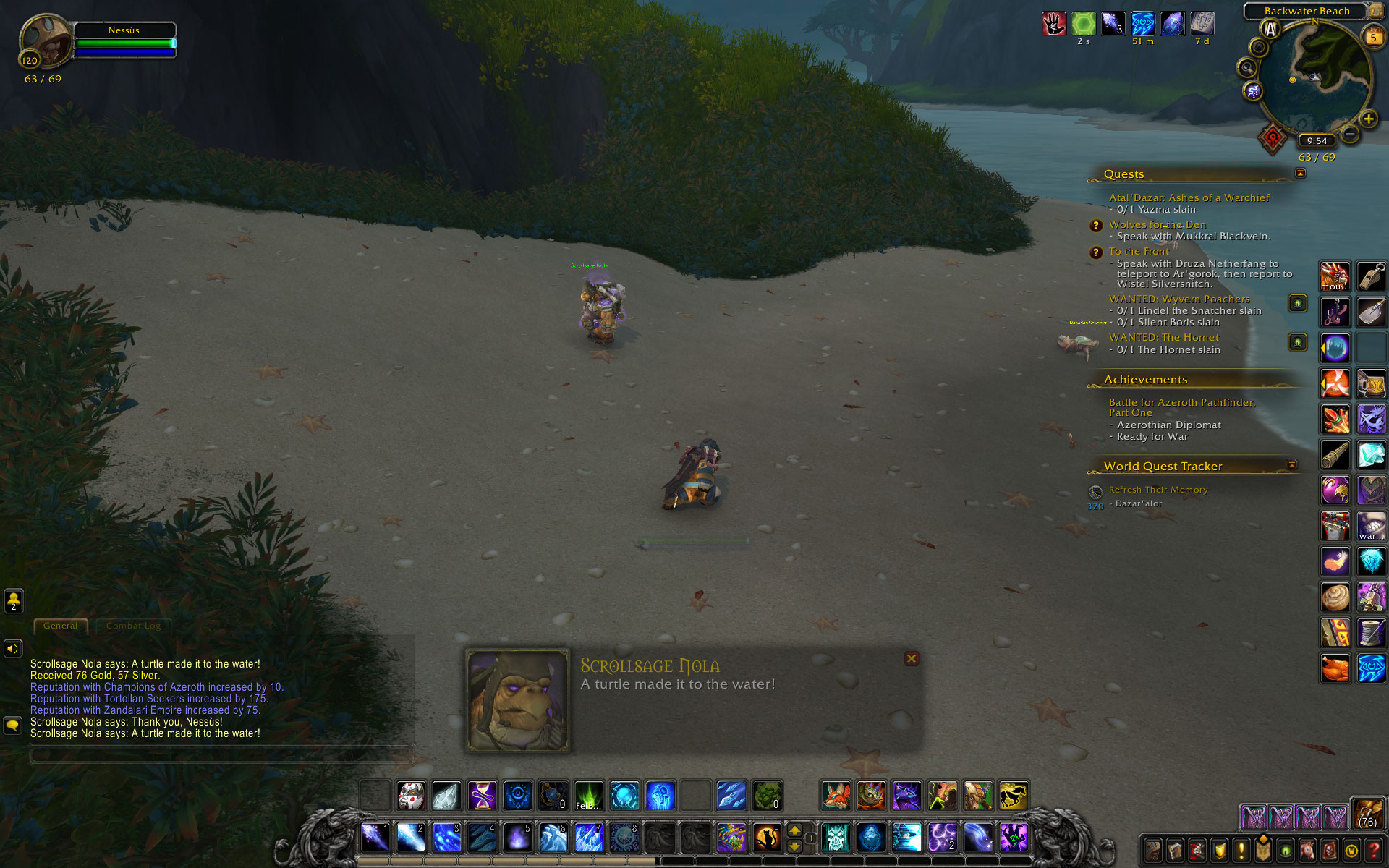Open the calendar showing day 5
The image size is (1389, 868).
pos(1372,37)
